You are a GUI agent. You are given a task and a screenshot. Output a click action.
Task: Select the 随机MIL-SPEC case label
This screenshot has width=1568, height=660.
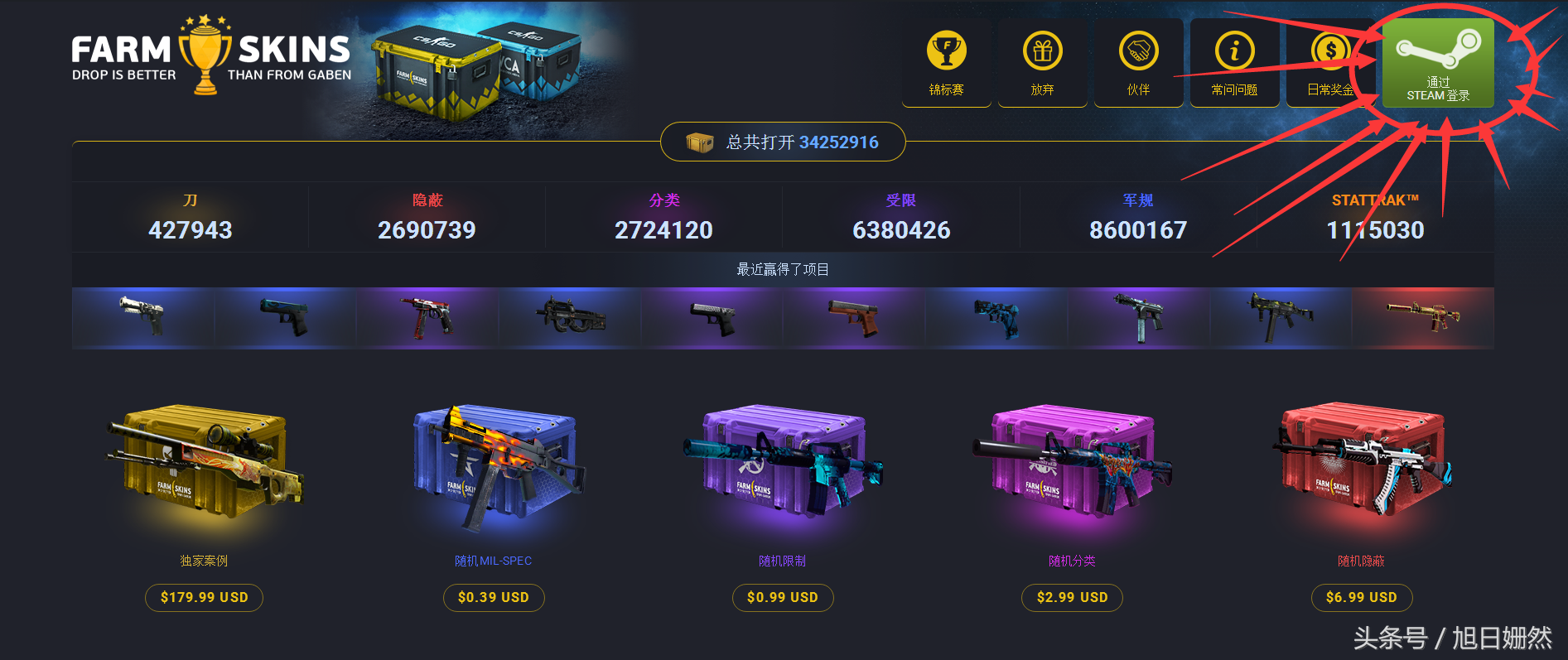(493, 561)
